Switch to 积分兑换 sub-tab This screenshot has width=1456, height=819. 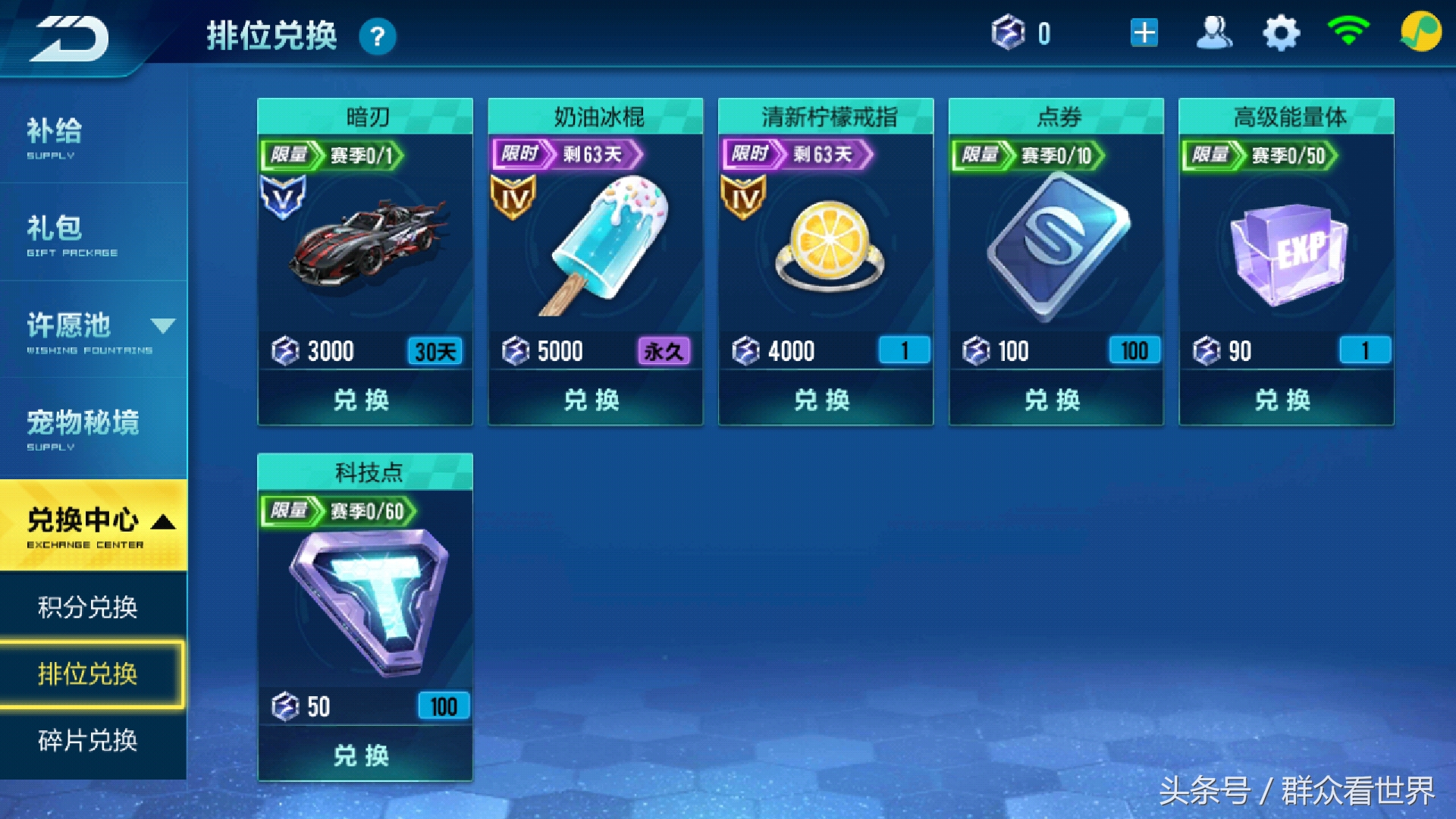point(88,607)
